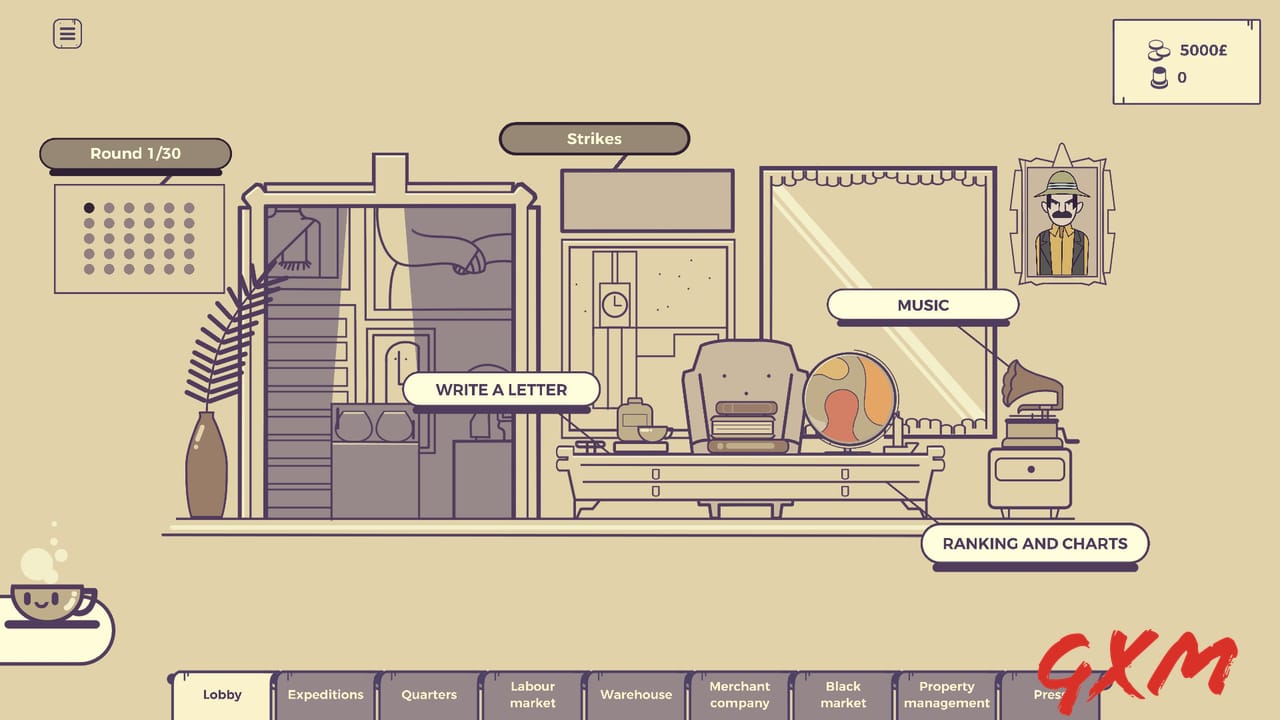Screen dimensions: 1280x720
Task: Click the WRITE A LETTER button
Action: (500, 390)
